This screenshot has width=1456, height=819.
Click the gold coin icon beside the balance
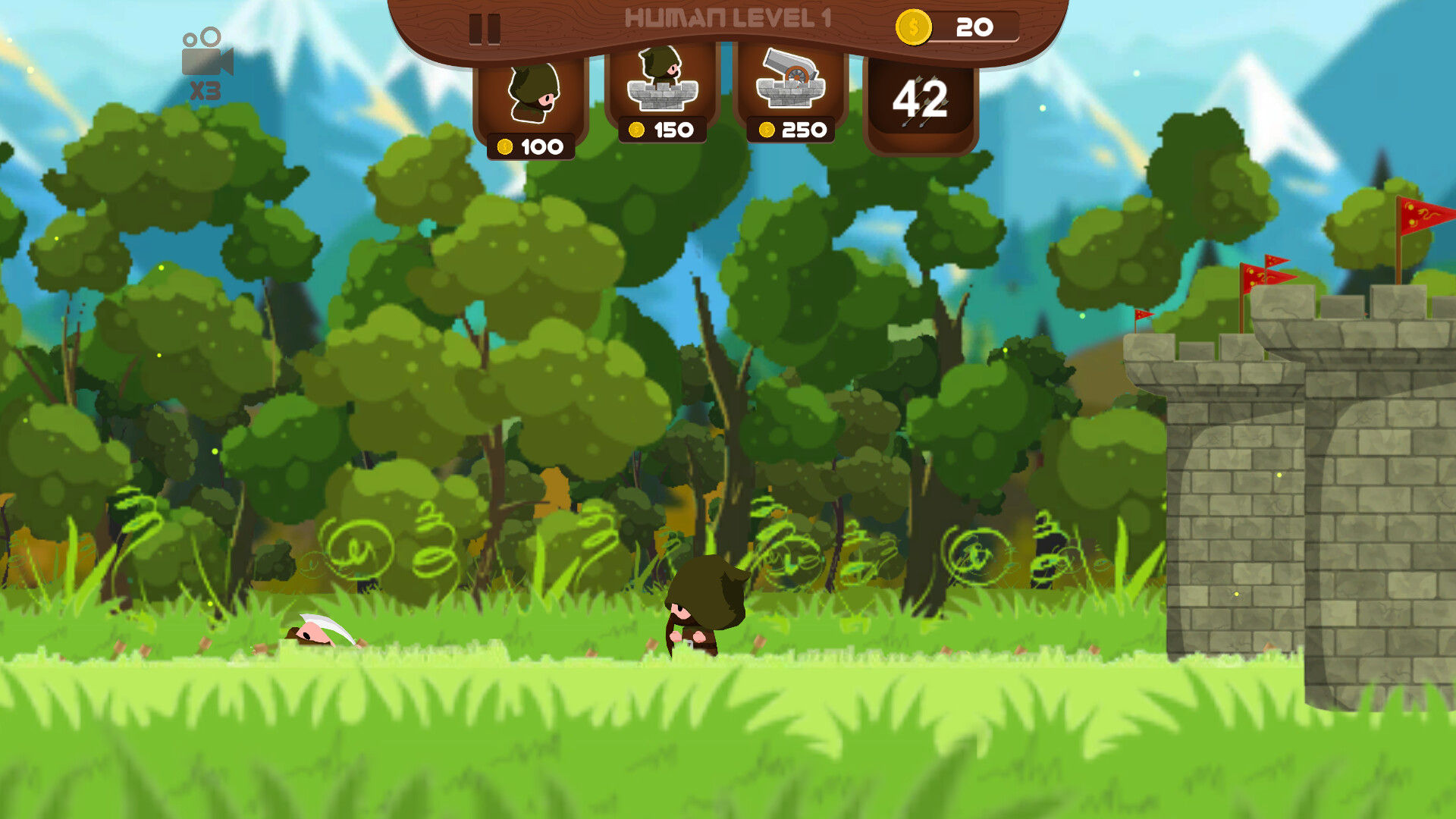[913, 27]
